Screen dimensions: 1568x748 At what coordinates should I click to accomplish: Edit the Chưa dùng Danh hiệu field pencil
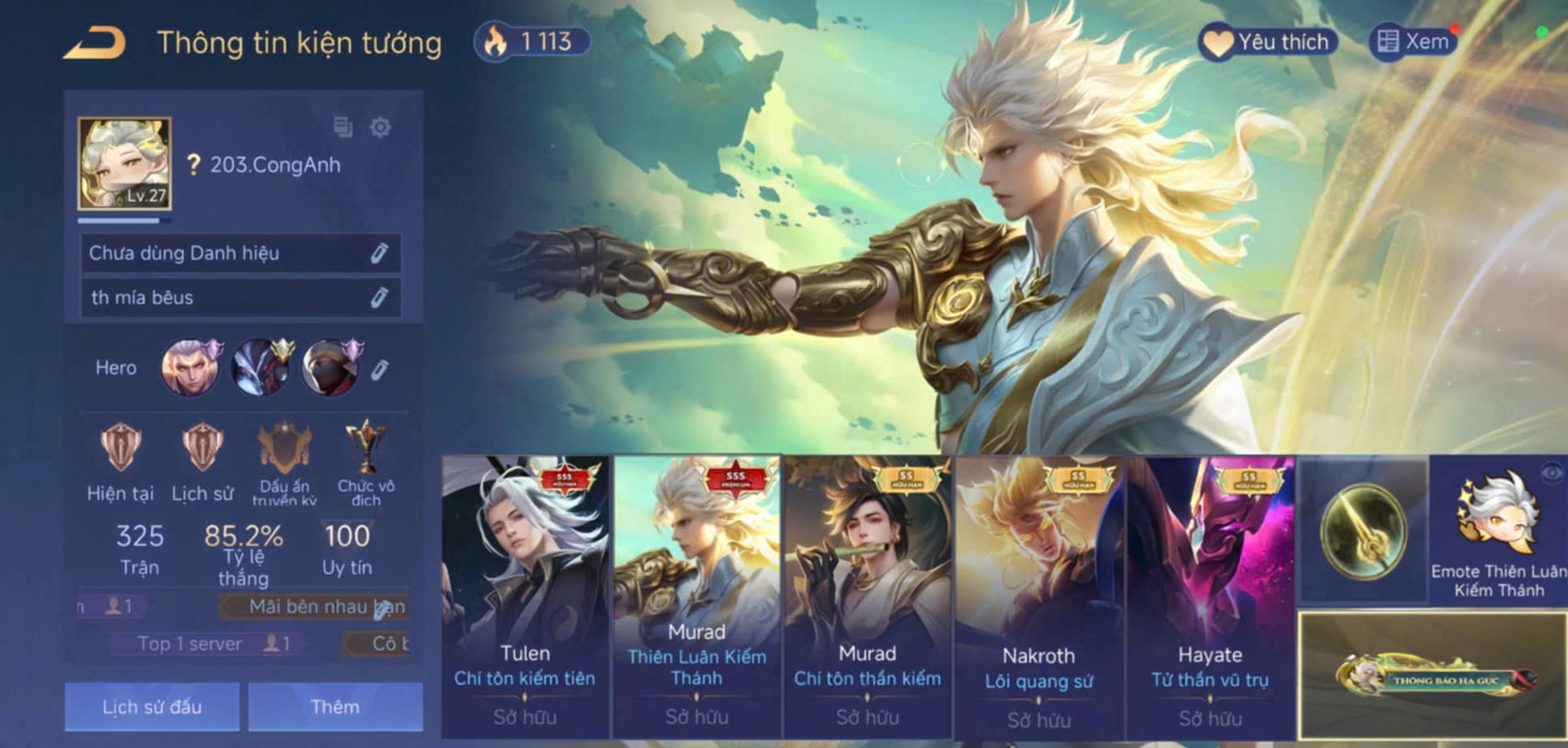(379, 253)
